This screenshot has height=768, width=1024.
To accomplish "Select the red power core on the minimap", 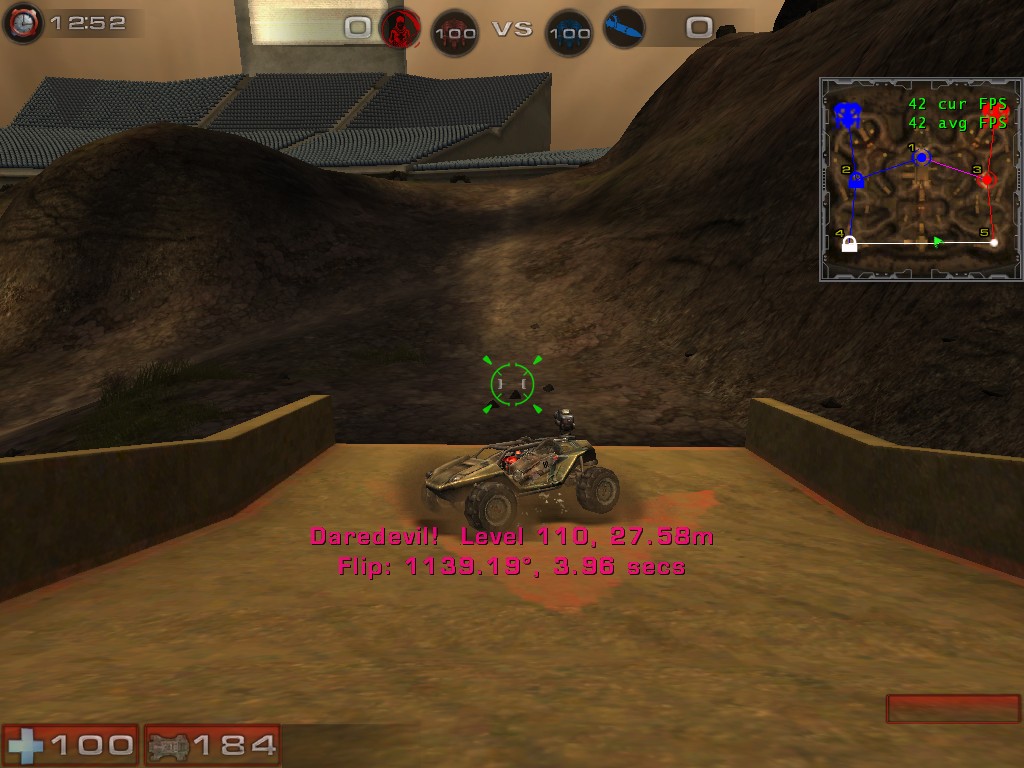I will pyautogui.click(x=996, y=113).
